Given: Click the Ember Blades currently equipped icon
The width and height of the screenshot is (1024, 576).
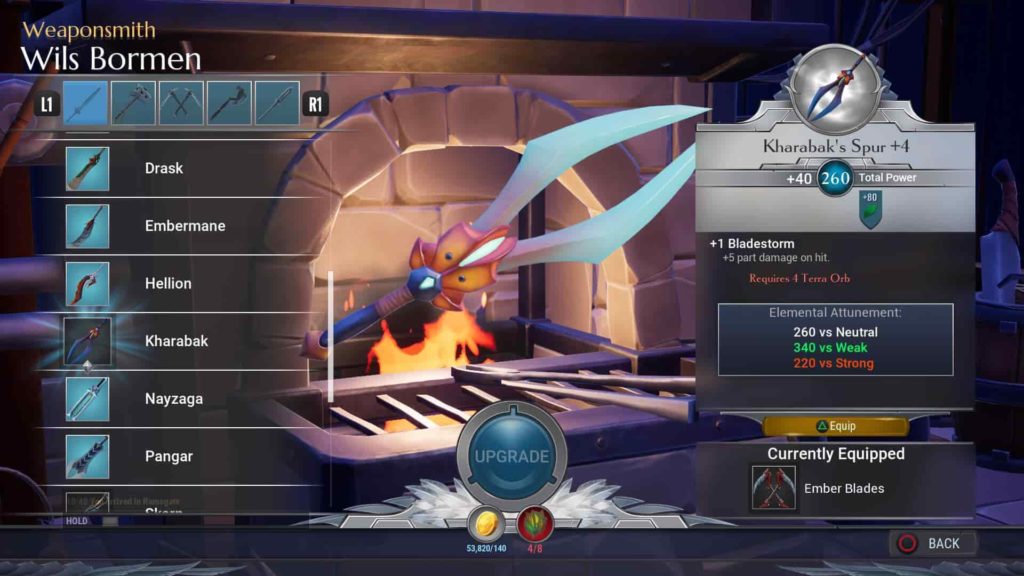Looking at the screenshot, I should (x=773, y=488).
